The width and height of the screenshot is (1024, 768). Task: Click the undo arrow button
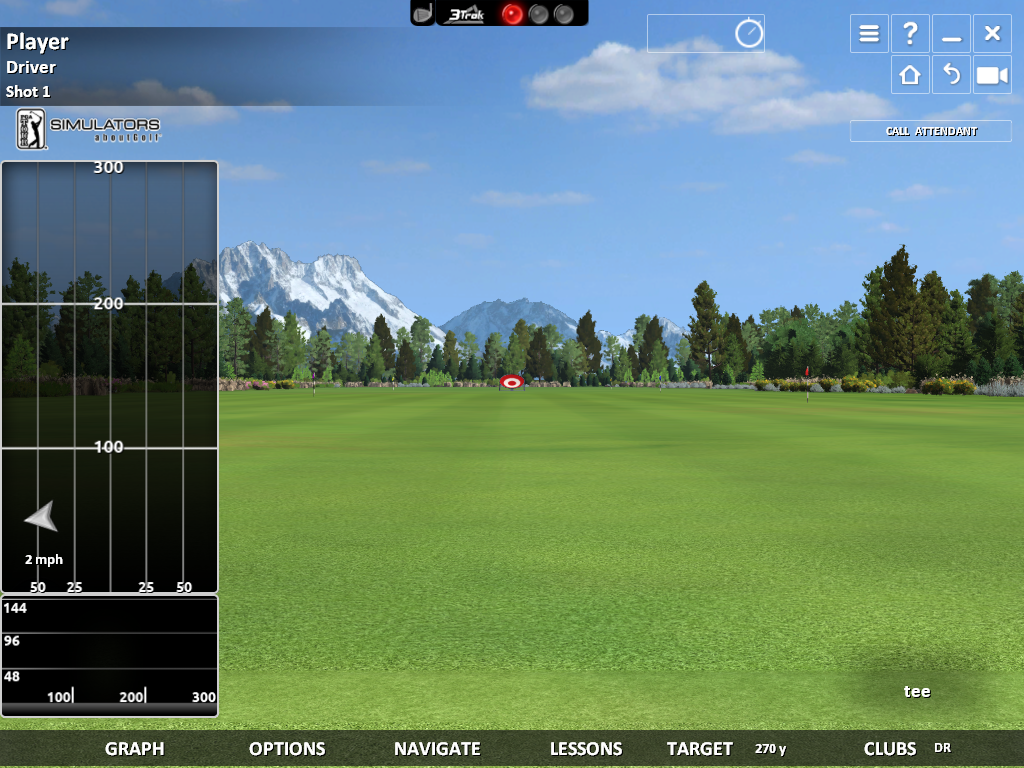click(x=951, y=75)
